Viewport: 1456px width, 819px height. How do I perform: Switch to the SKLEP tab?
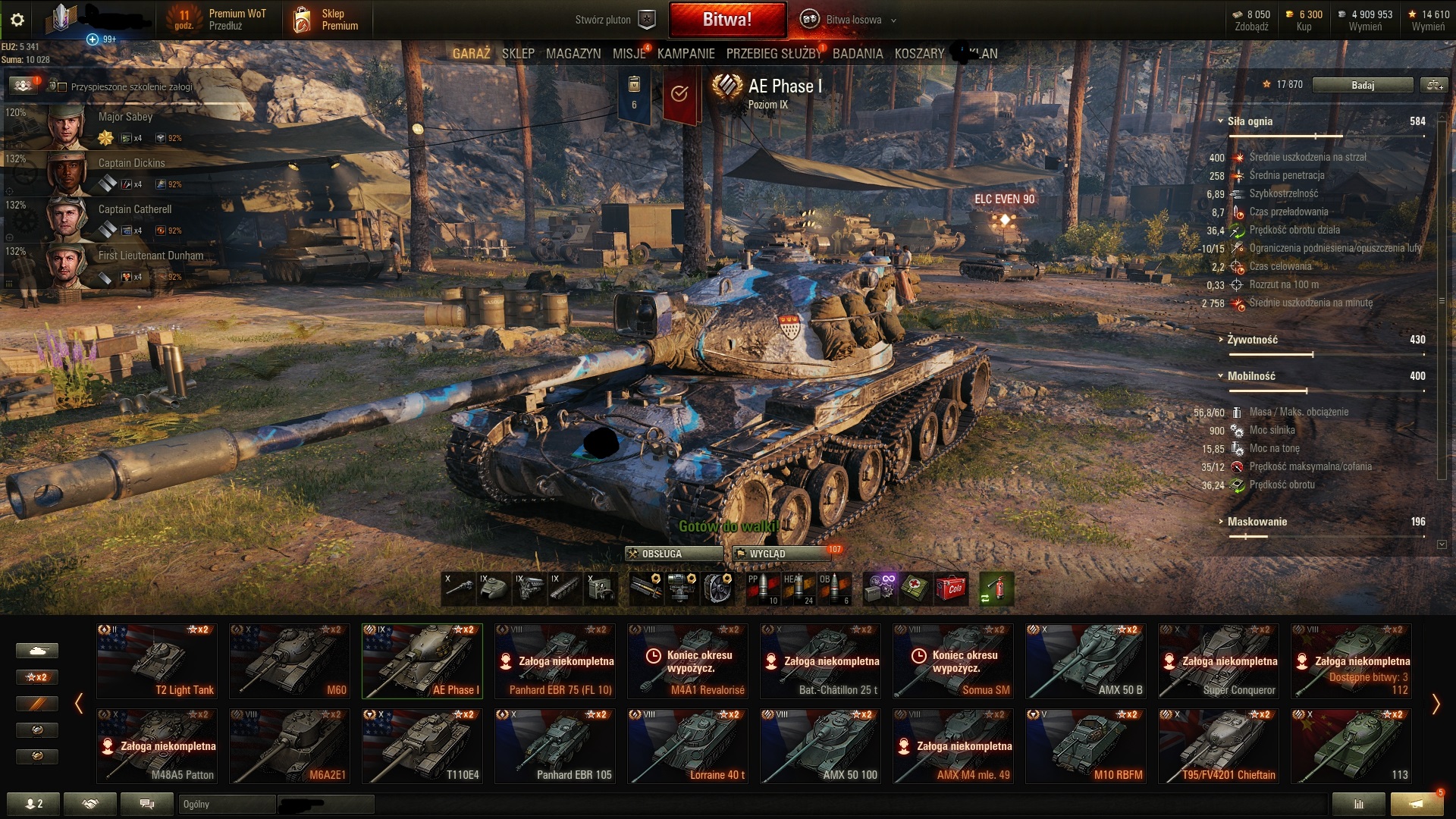[518, 54]
